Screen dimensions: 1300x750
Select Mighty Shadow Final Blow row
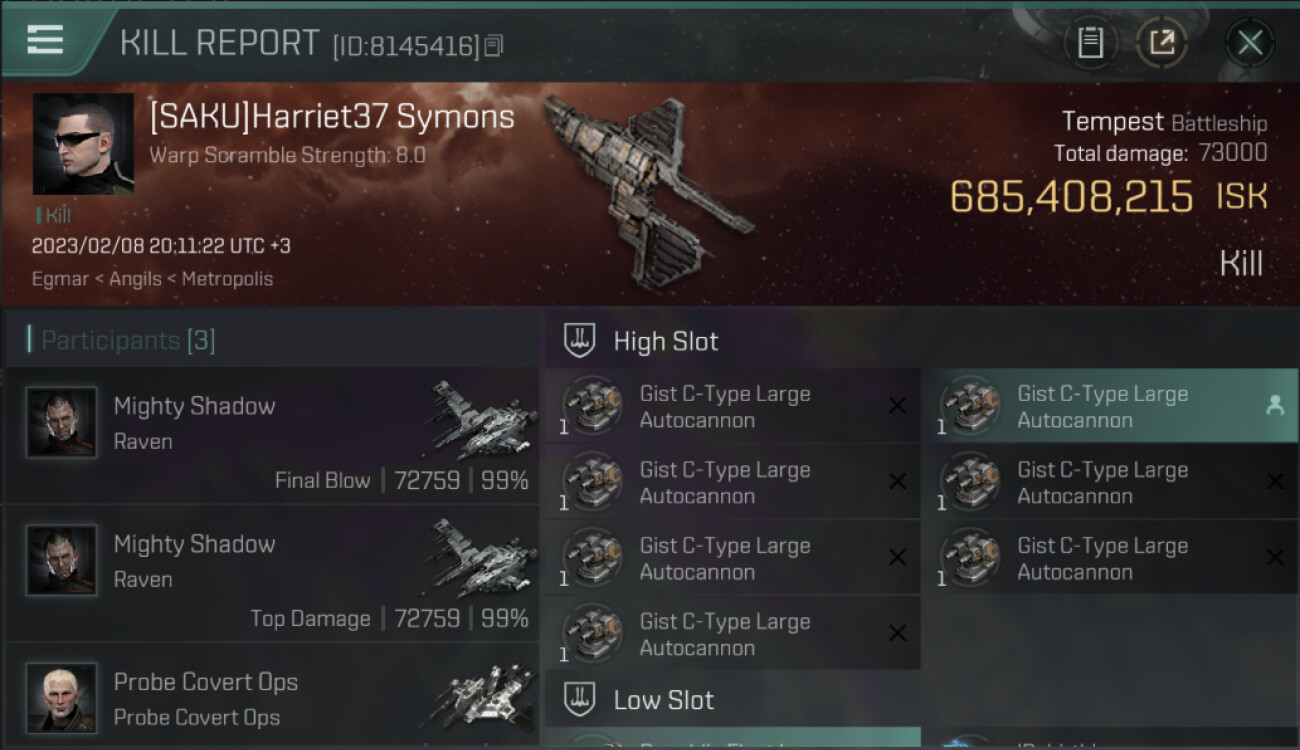(272, 436)
